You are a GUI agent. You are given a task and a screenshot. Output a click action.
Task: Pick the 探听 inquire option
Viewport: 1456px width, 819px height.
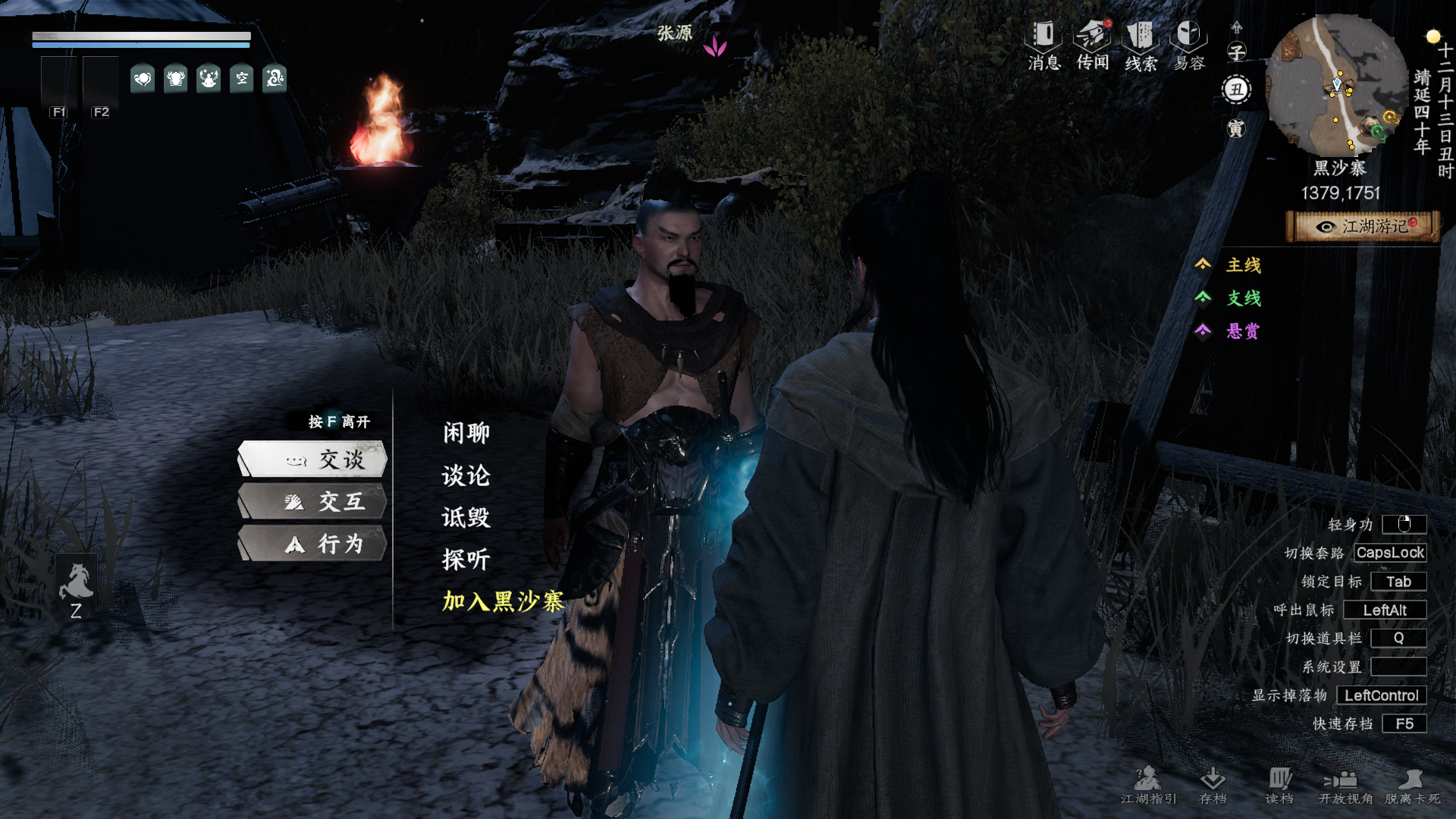click(466, 560)
